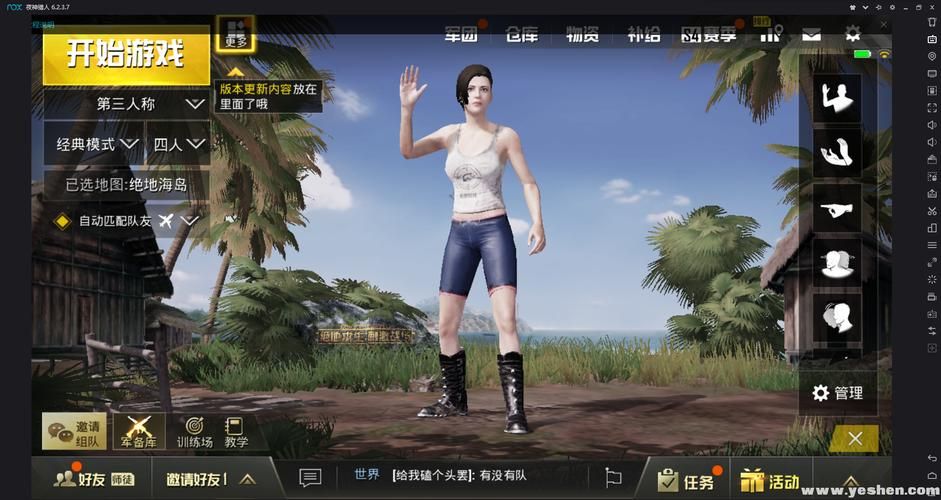
Task: Open the 补给 crates tab
Action: coord(643,34)
